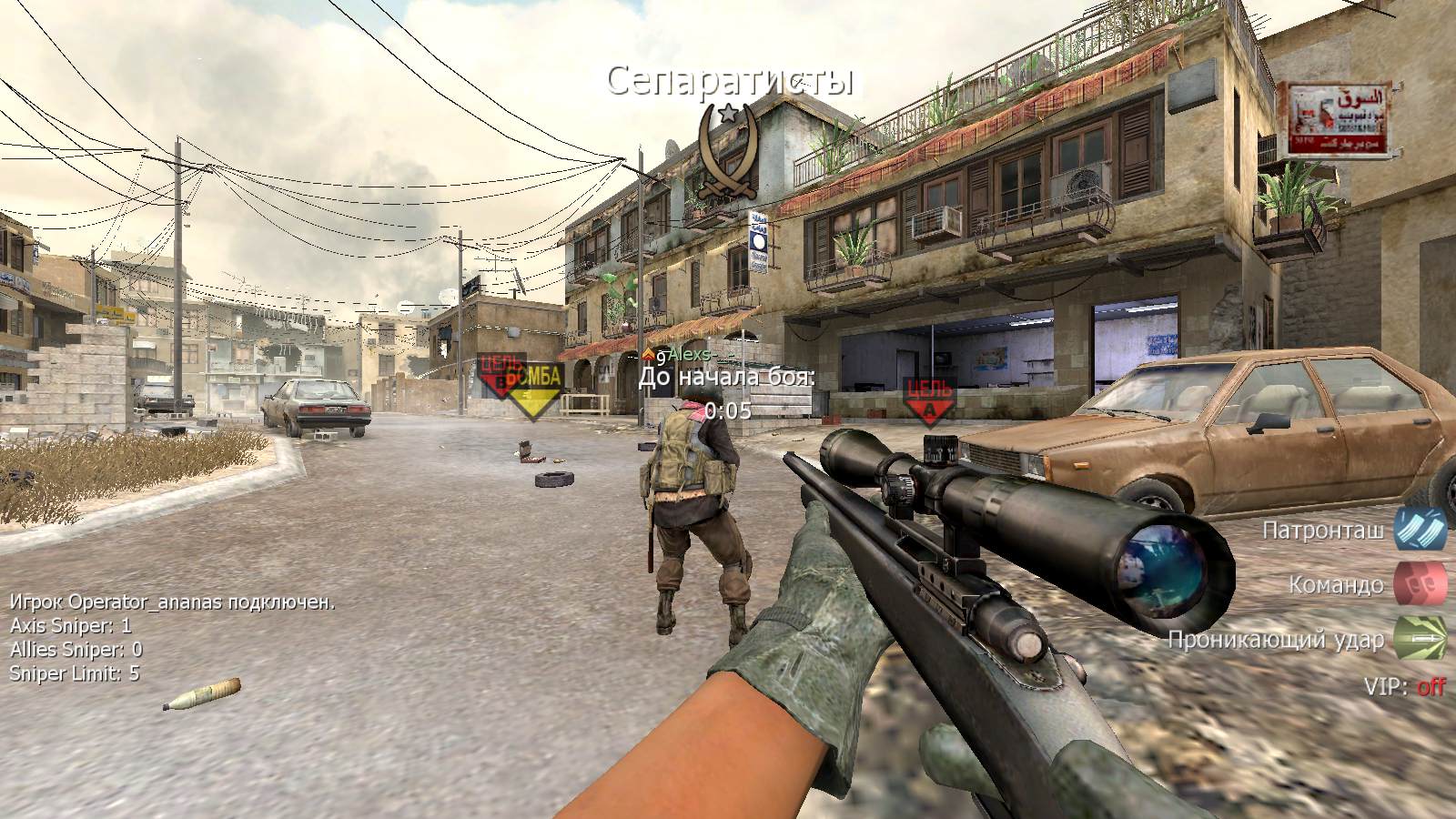1456x819 pixels.
Task: Click the yellow БОМБА objective marker
Action: tap(536, 388)
